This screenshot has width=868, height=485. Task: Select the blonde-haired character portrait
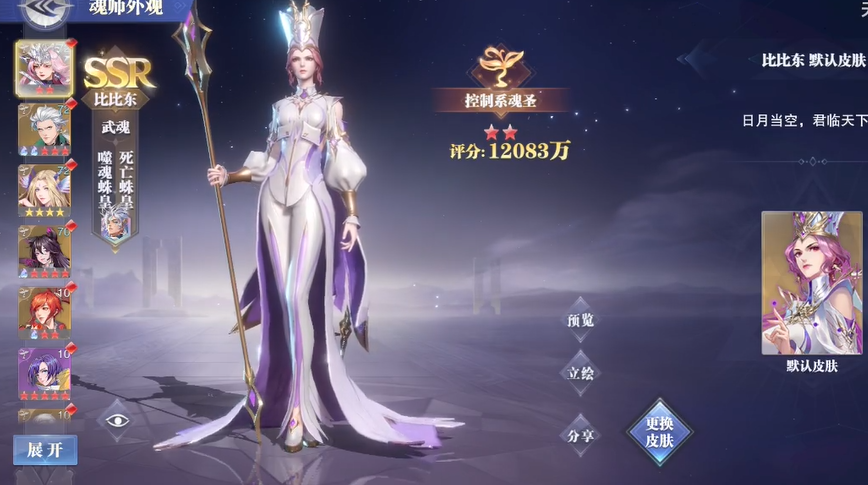click(44, 189)
